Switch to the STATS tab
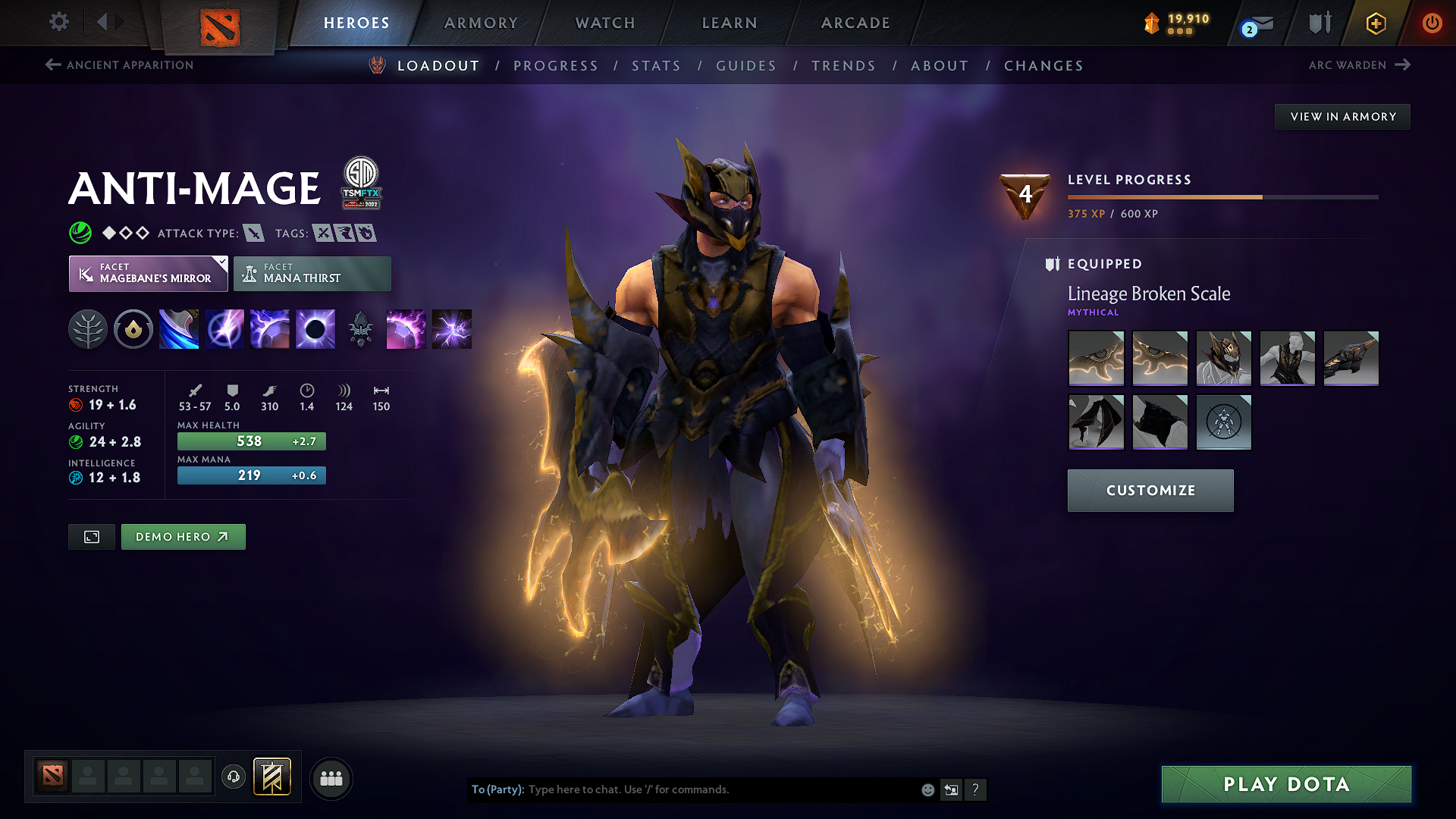Image resolution: width=1456 pixels, height=819 pixels. click(657, 66)
